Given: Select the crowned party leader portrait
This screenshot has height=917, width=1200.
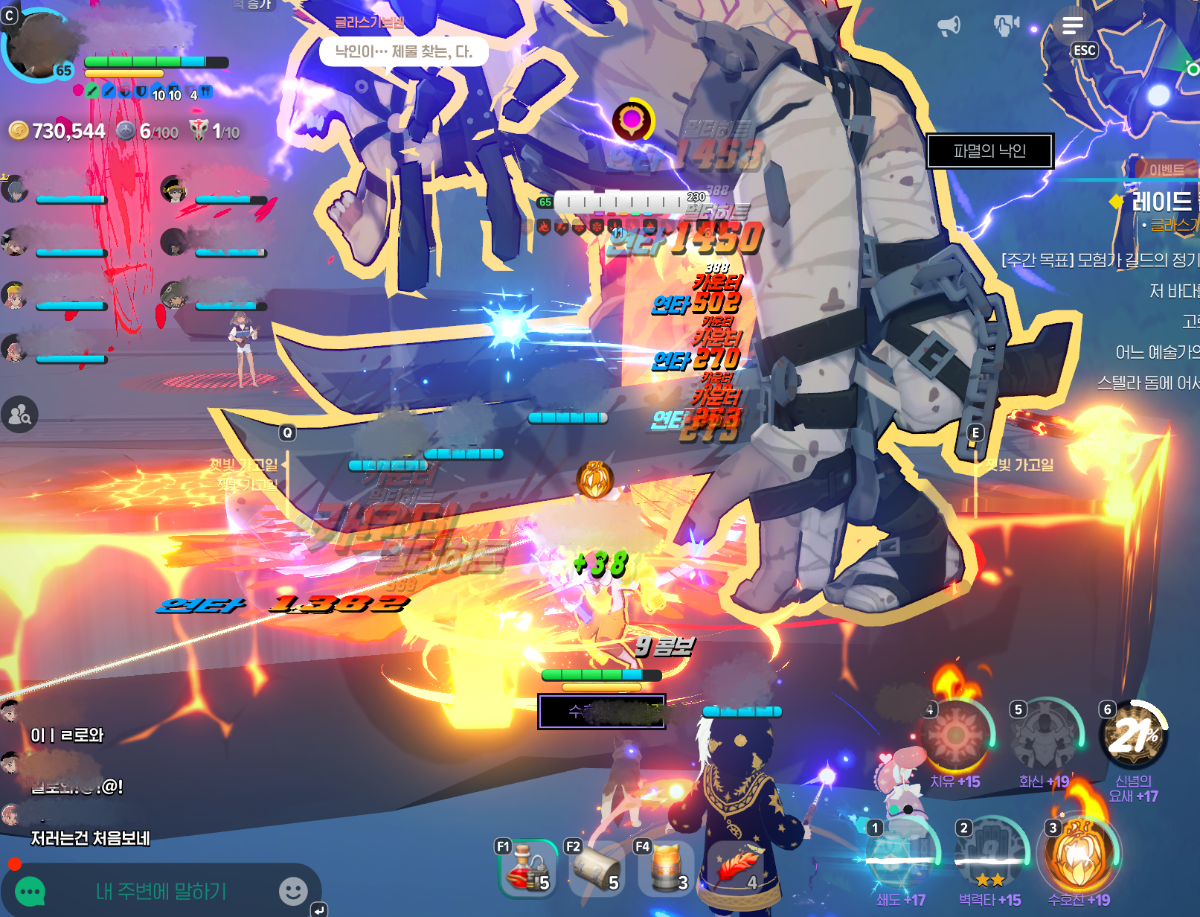Looking at the screenshot, I should [x=14, y=188].
